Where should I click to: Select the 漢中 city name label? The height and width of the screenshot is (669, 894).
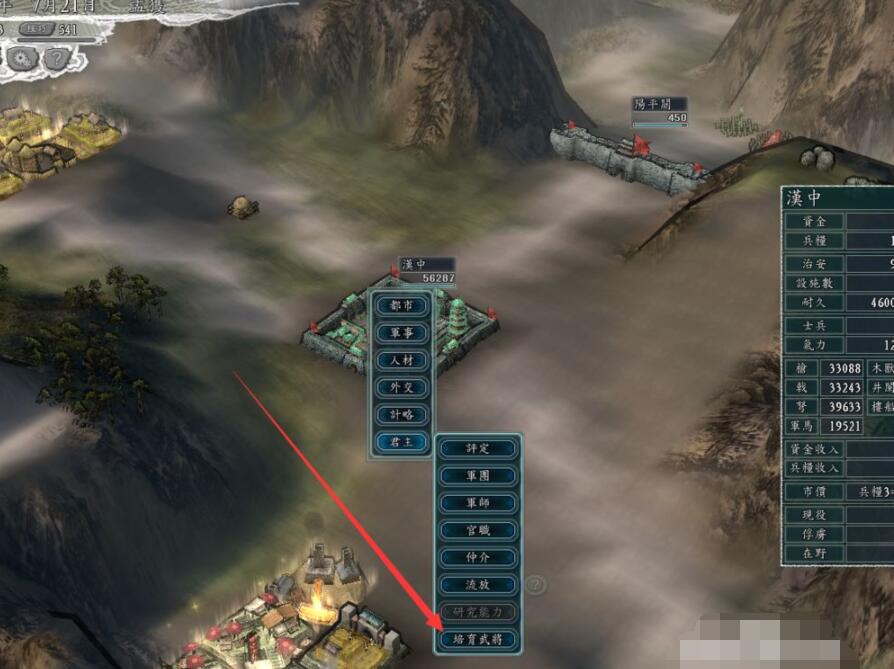(x=414, y=265)
